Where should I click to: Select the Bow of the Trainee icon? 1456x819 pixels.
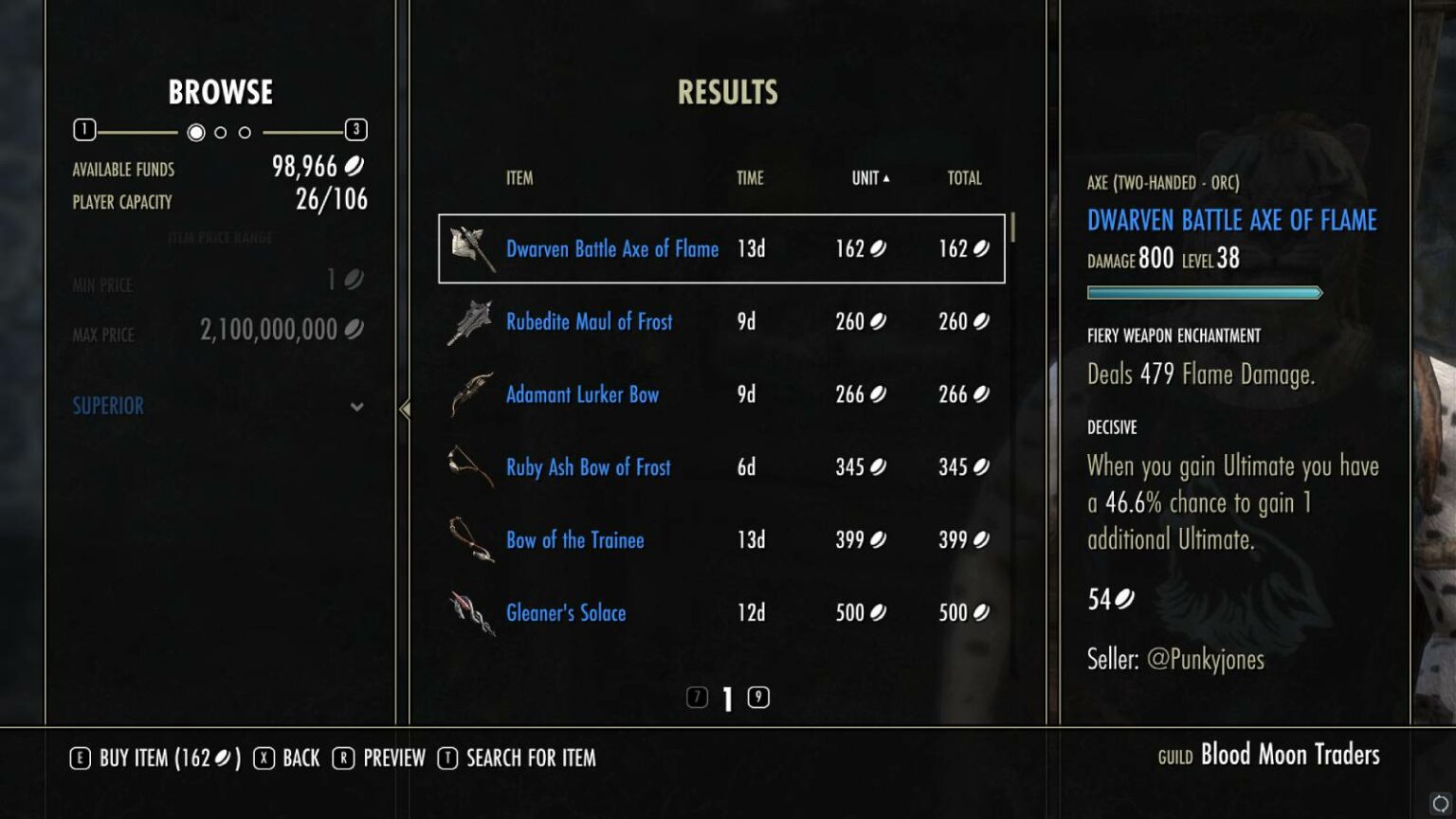[x=471, y=539]
